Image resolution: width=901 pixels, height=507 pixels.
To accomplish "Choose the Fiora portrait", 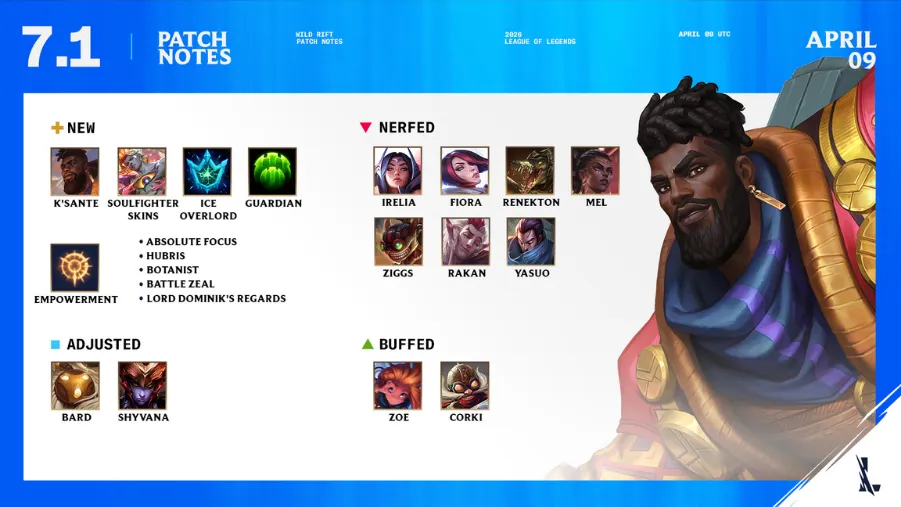I will (465, 171).
